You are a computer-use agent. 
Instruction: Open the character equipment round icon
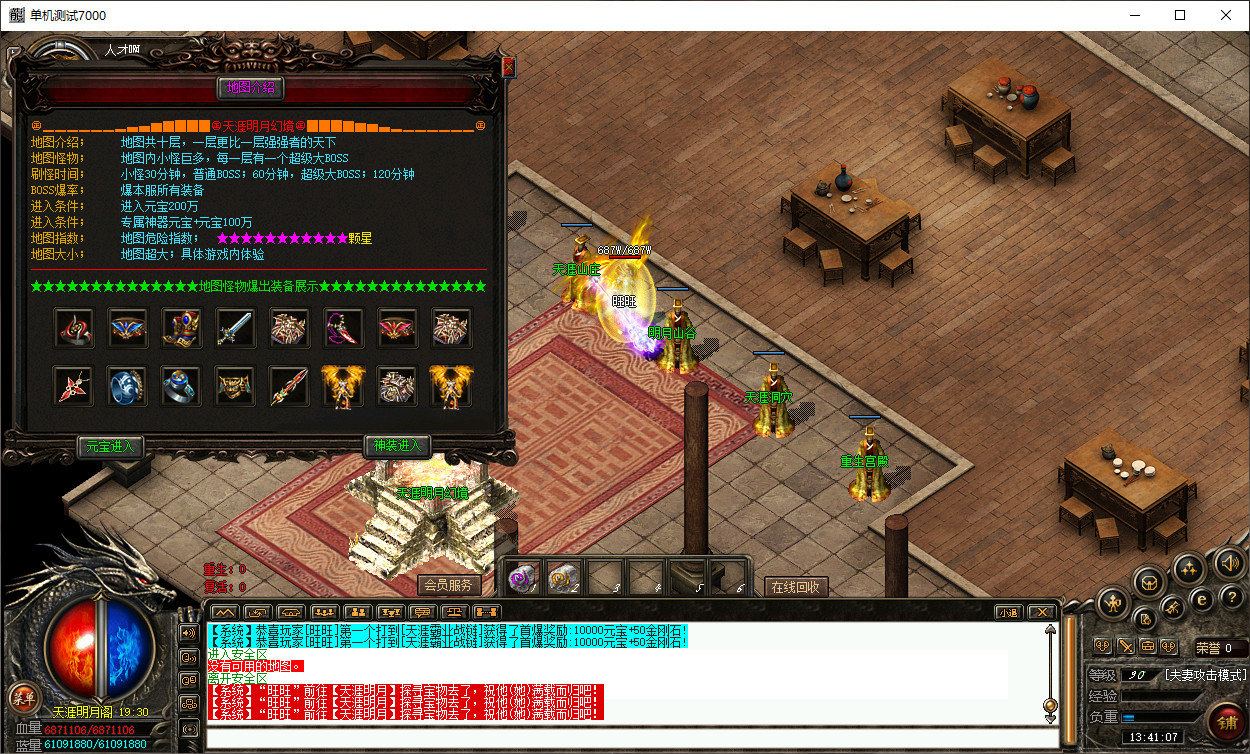(x=1113, y=602)
